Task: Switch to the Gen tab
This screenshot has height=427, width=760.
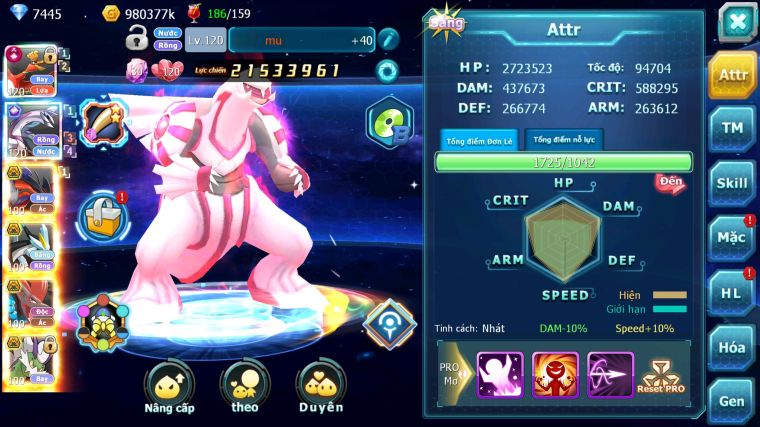Action: [x=732, y=400]
